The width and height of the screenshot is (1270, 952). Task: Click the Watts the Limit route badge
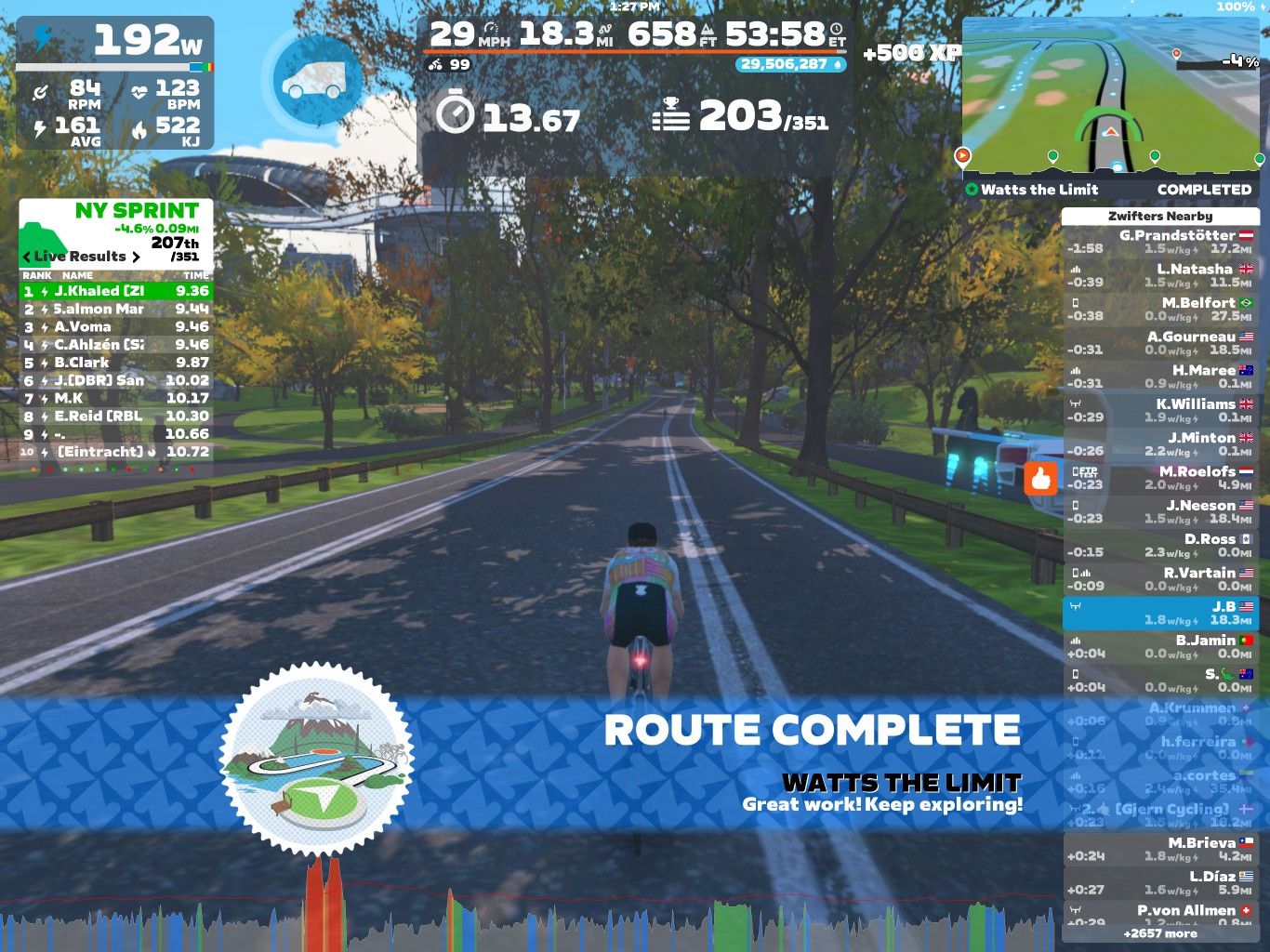coord(316,760)
